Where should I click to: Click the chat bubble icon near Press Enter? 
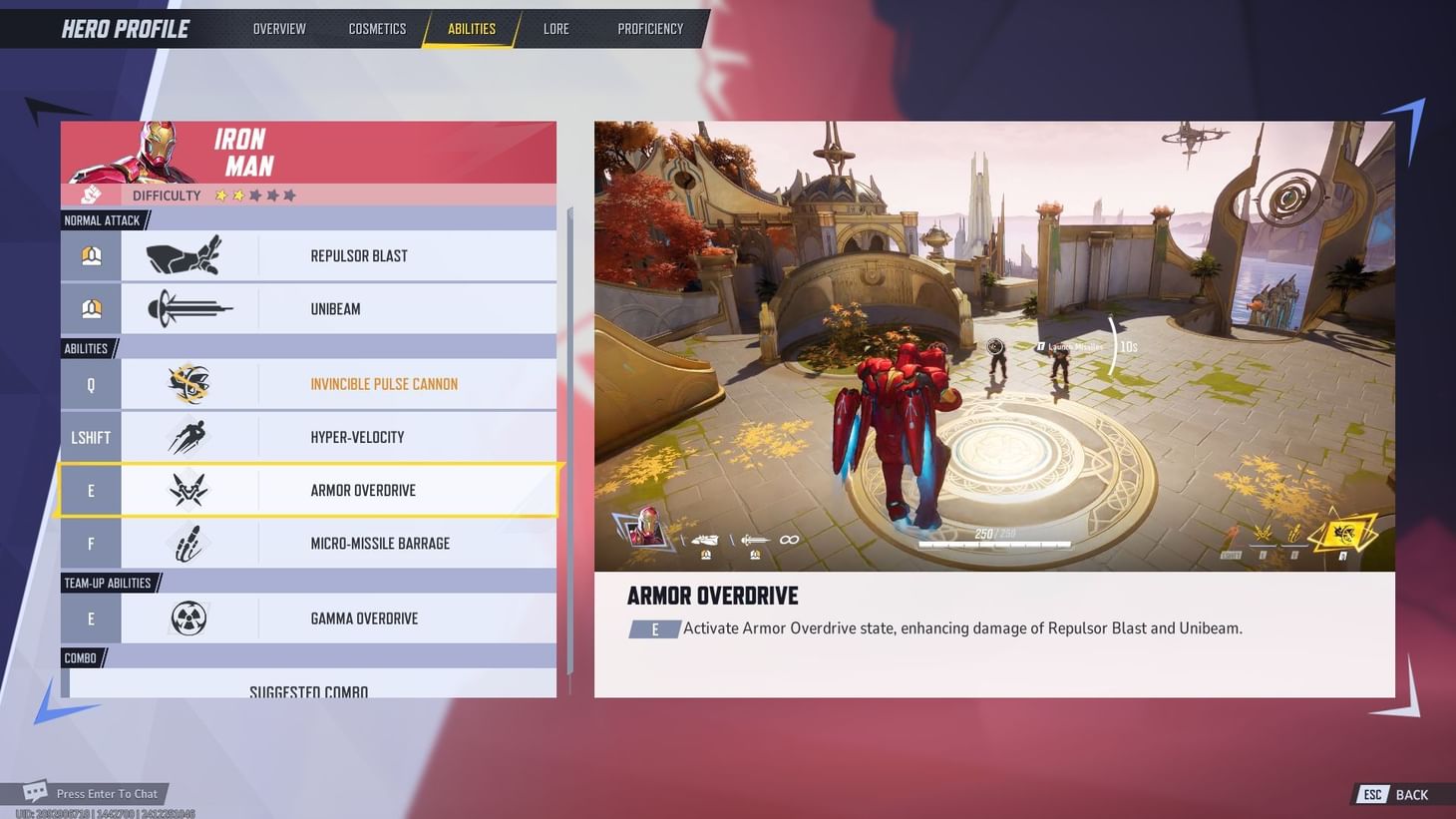(36, 790)
